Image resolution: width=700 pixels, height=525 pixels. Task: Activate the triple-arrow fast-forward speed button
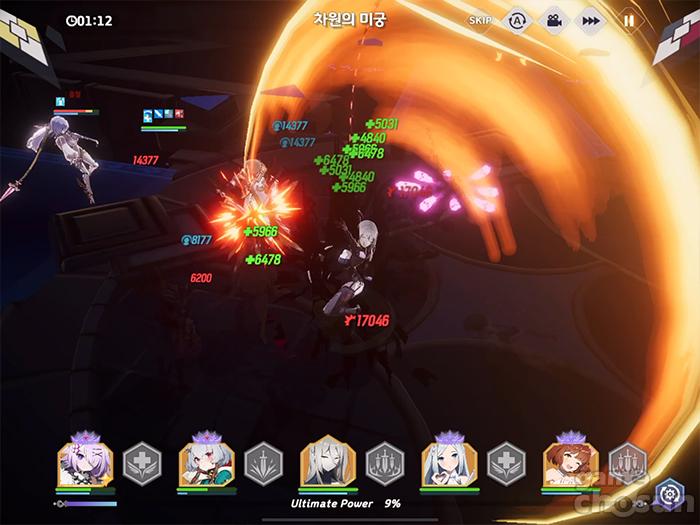point(591,20)
